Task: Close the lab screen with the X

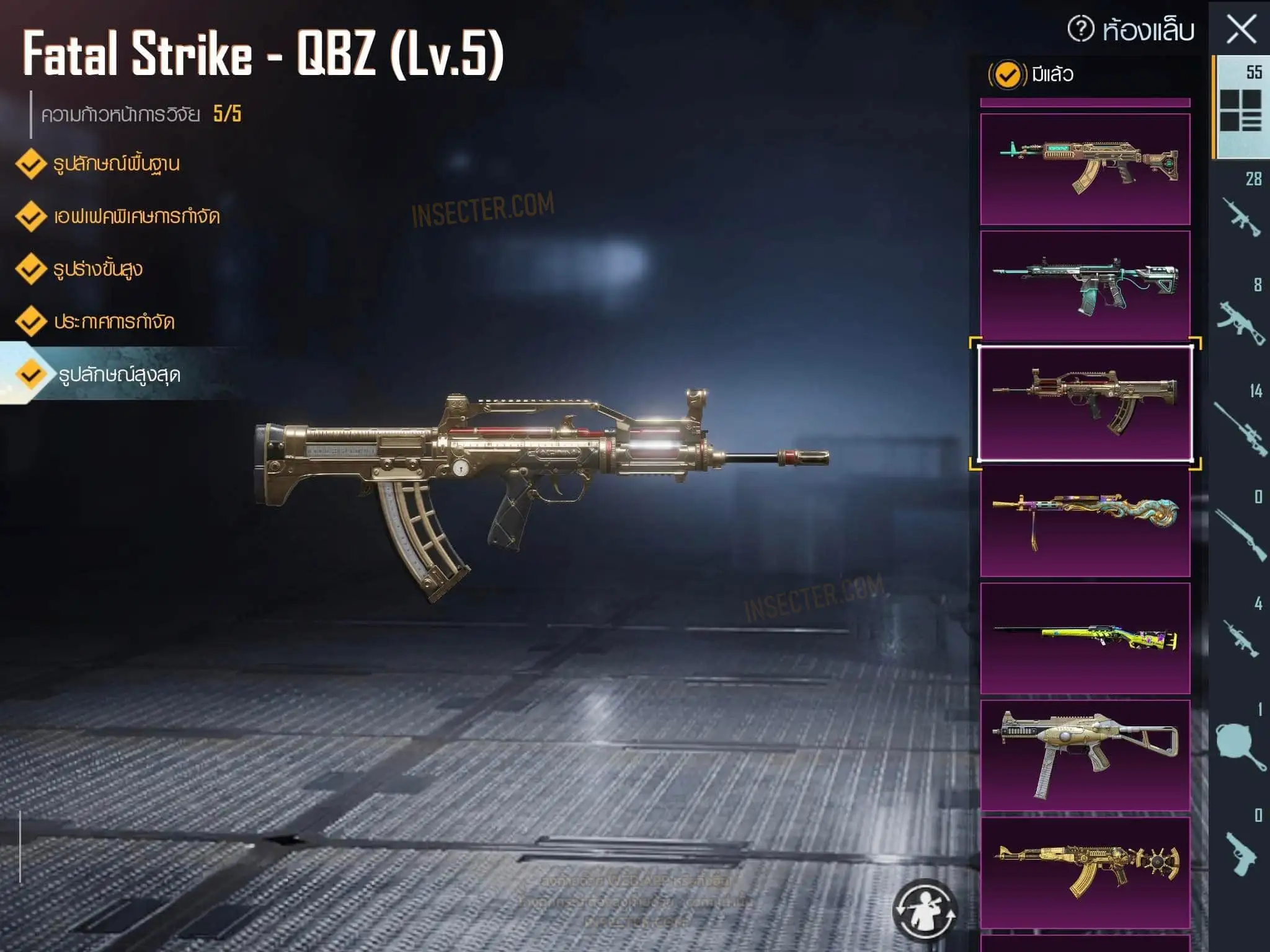Action: click(x=1241, y=29)
